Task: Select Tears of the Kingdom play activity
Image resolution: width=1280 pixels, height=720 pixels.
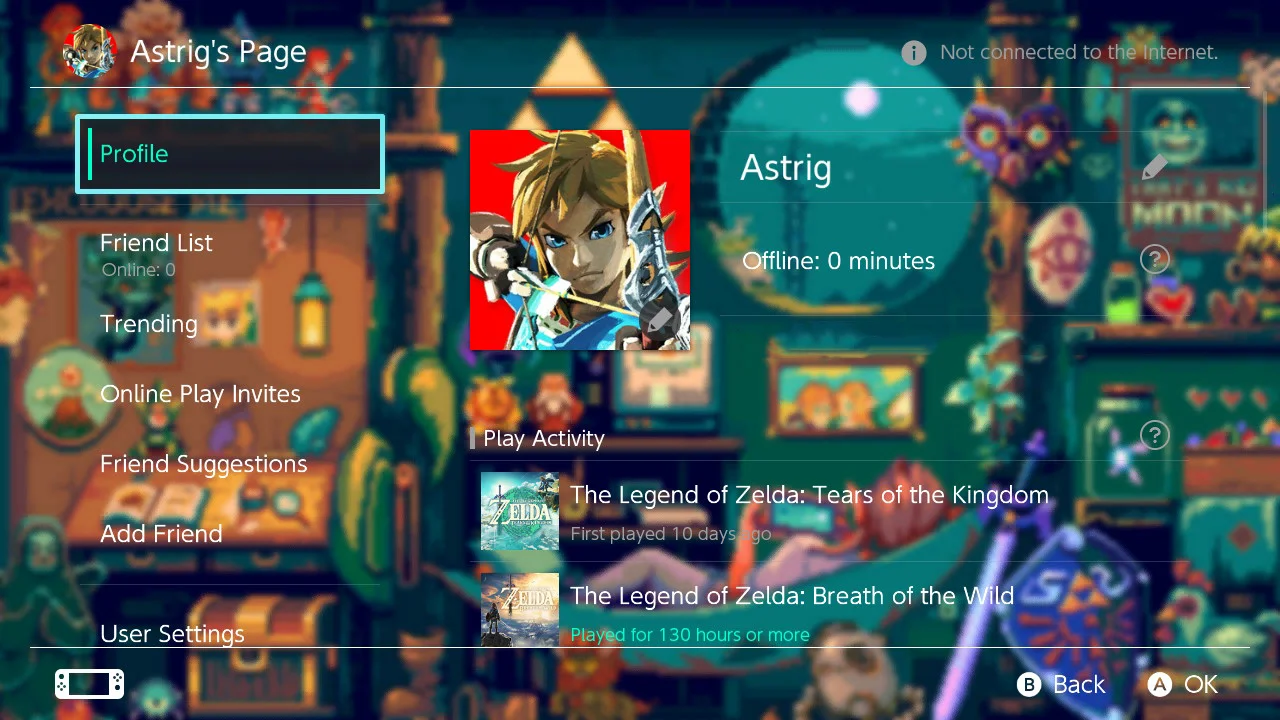Action: click(809, 511)
